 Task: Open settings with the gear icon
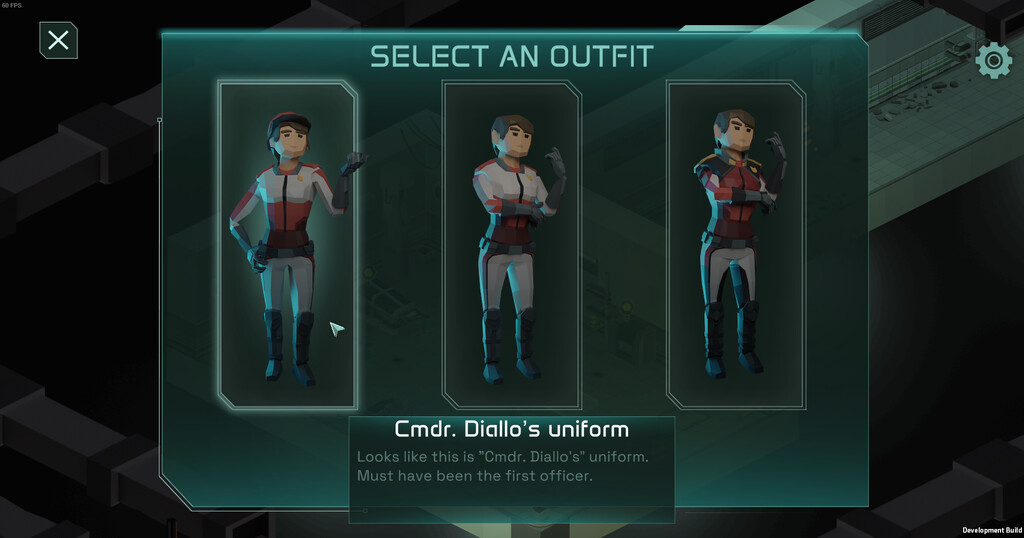click(x=993, y=60)
